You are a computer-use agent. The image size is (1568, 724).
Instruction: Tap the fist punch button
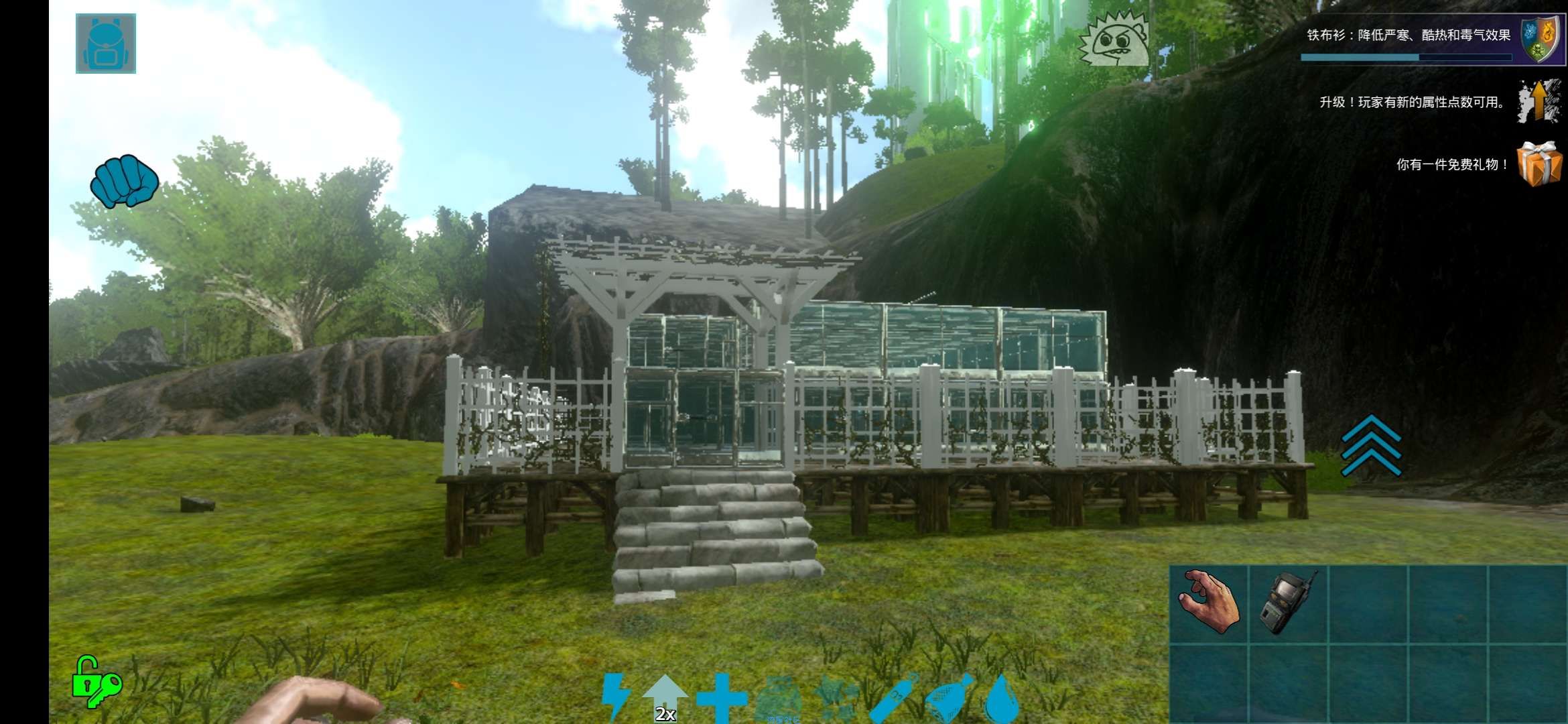click(x=125, y=181)
